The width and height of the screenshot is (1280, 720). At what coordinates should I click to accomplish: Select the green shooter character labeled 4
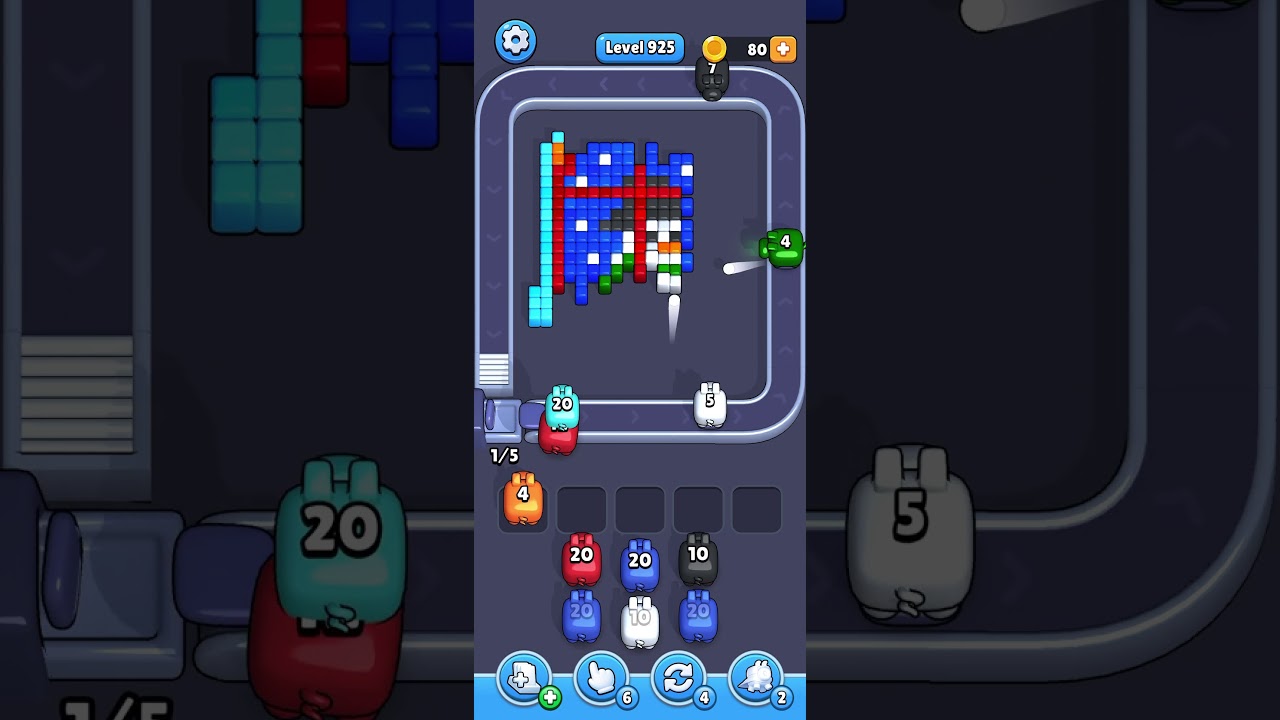[783, 247]
